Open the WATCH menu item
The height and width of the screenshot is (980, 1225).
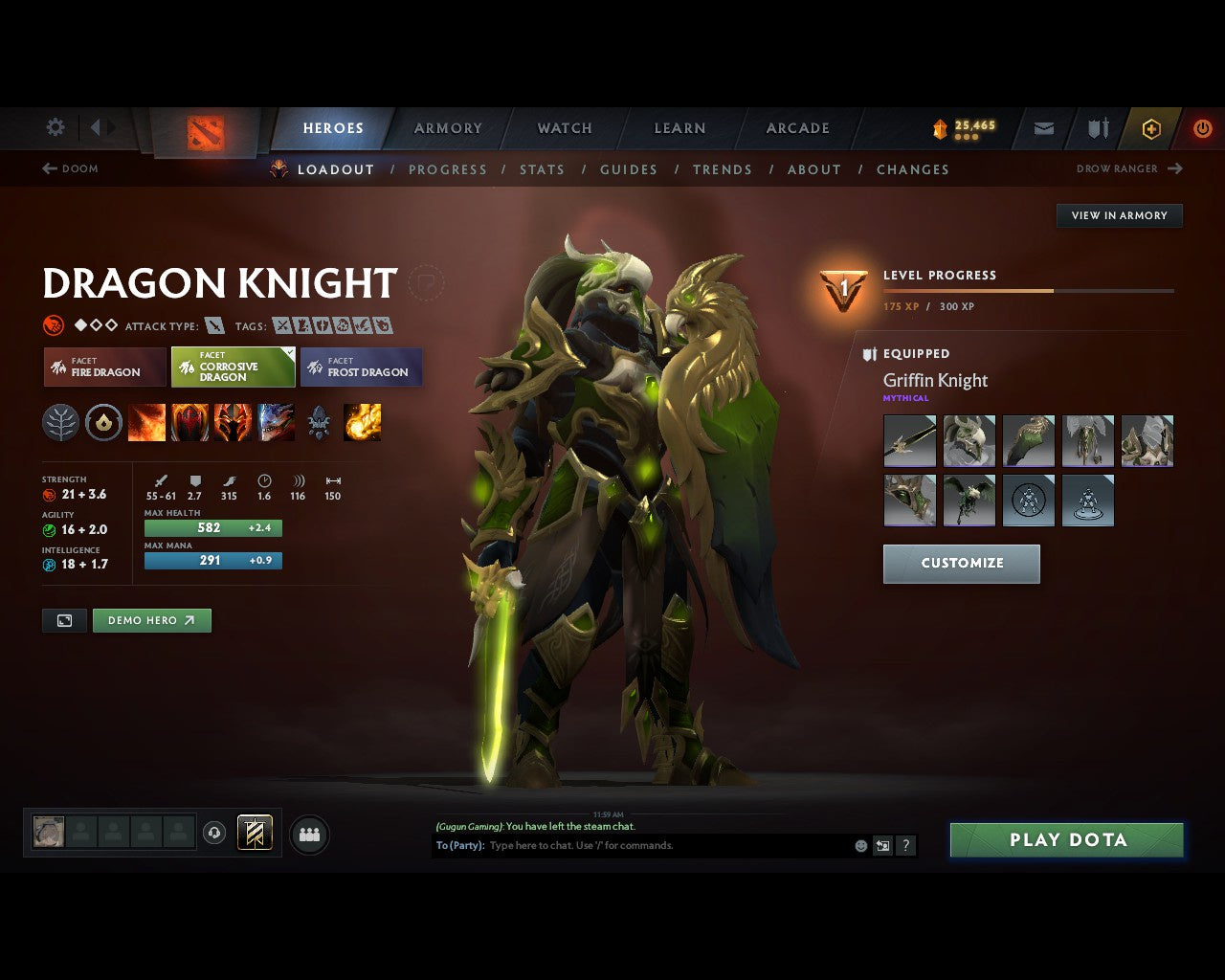pos(564,128)
